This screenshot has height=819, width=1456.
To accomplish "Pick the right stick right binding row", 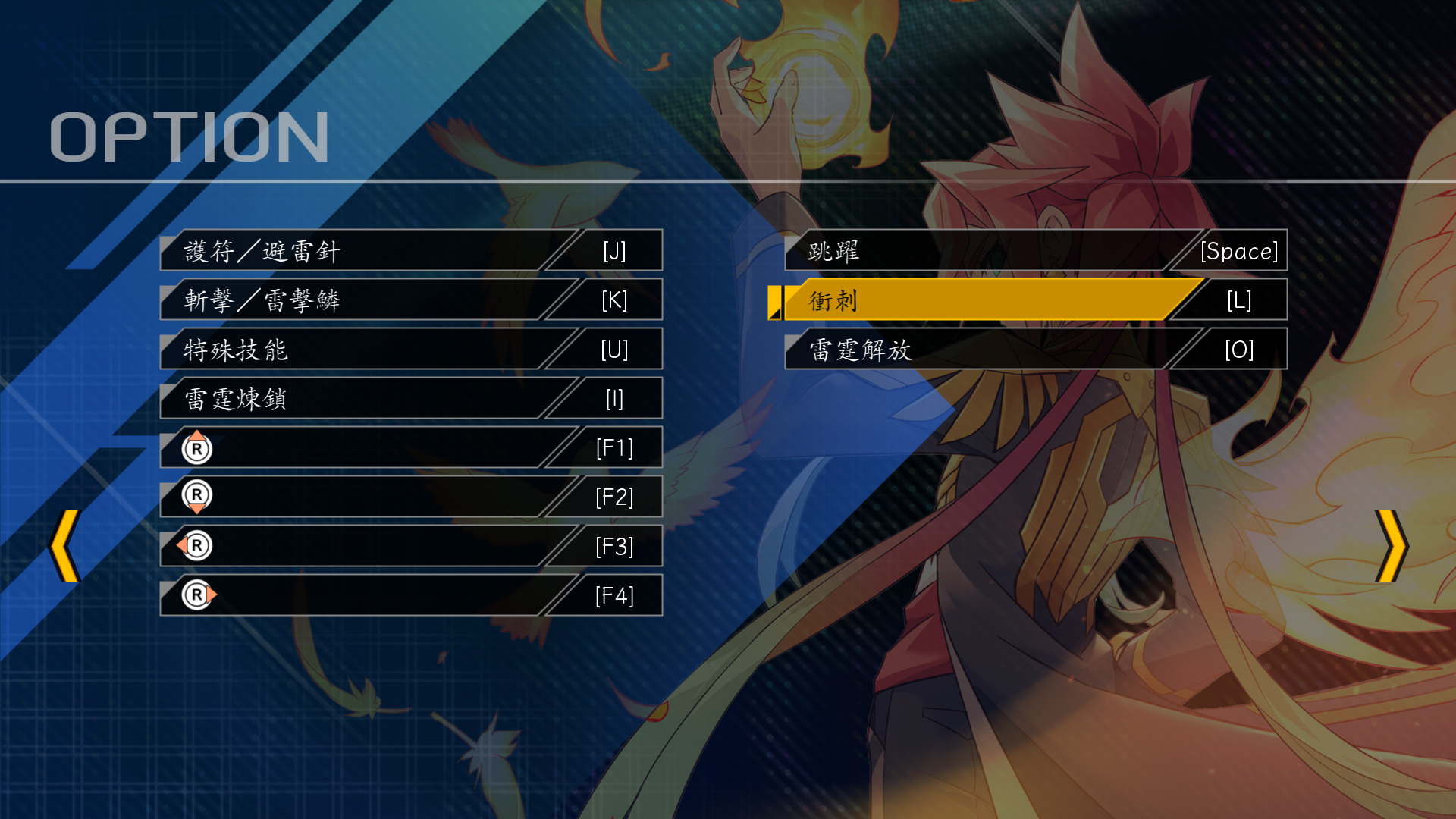I will coord(409,596).
